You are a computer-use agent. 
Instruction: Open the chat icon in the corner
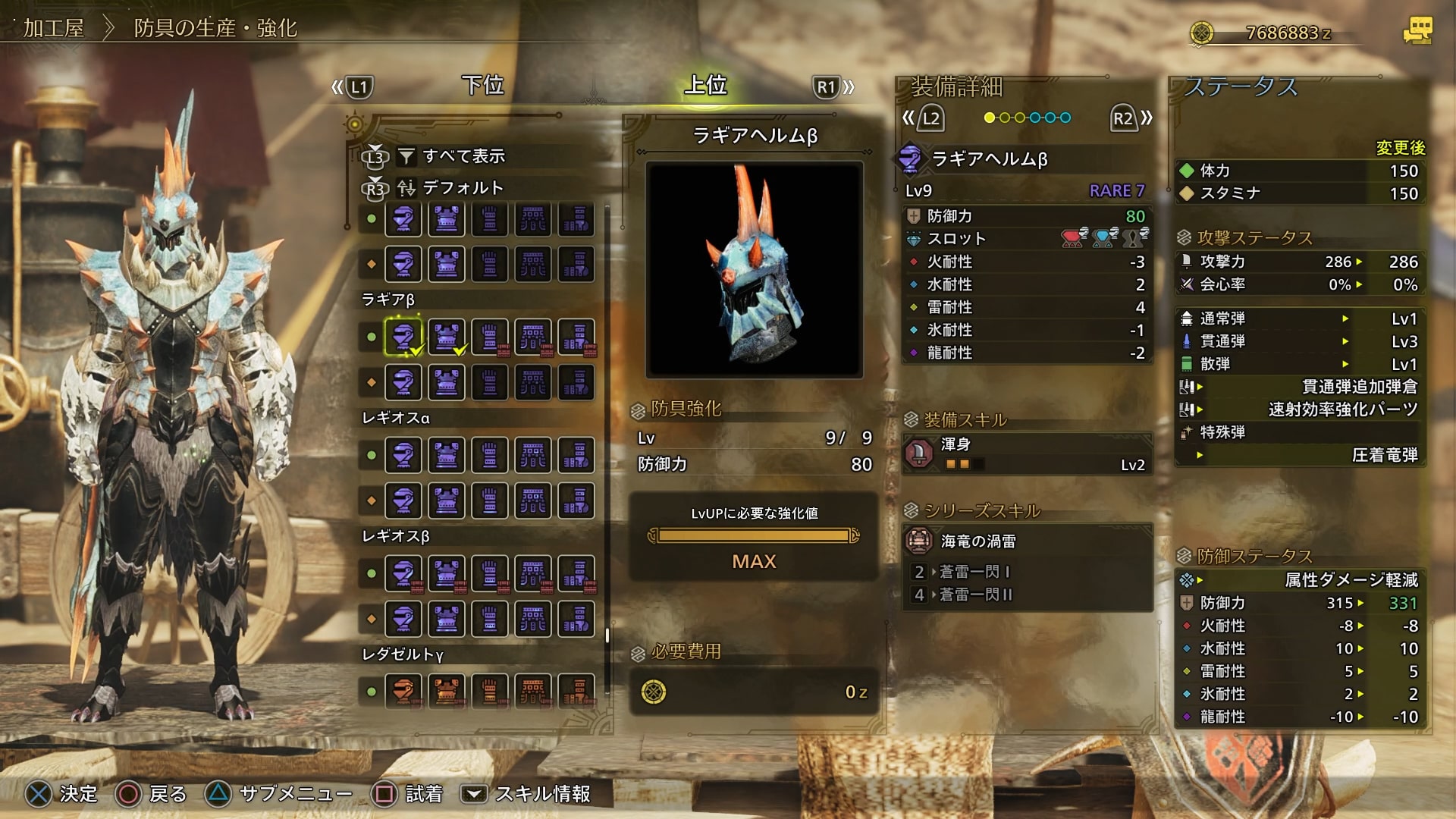(1417, 30)
